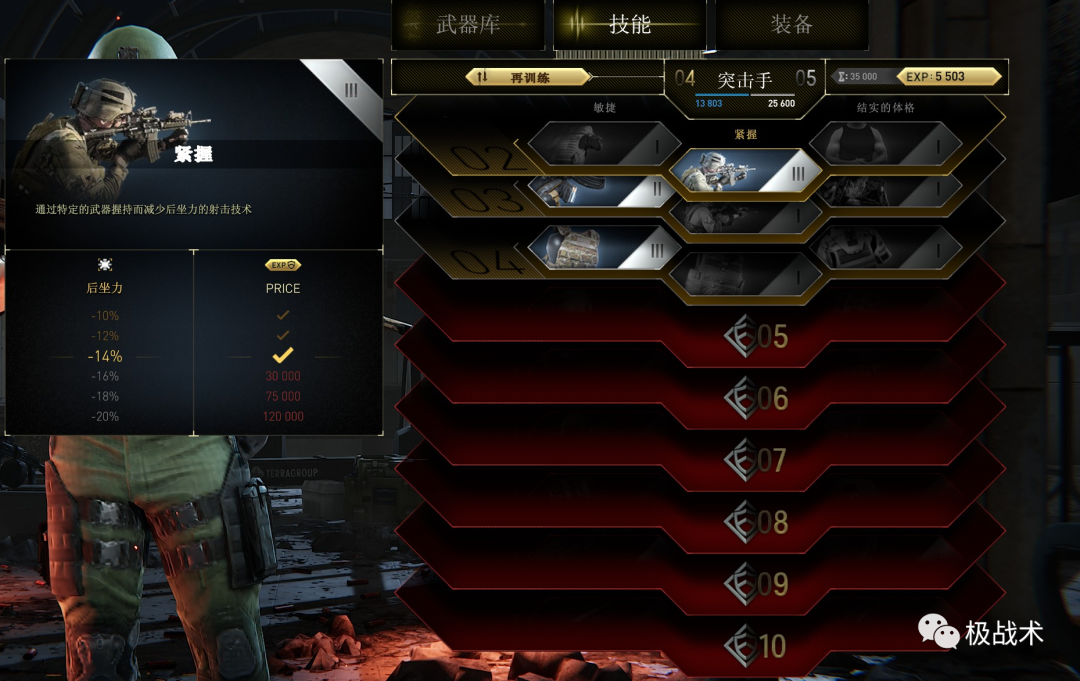
Task: Open the 装备 tab
Action: (791, 25)
